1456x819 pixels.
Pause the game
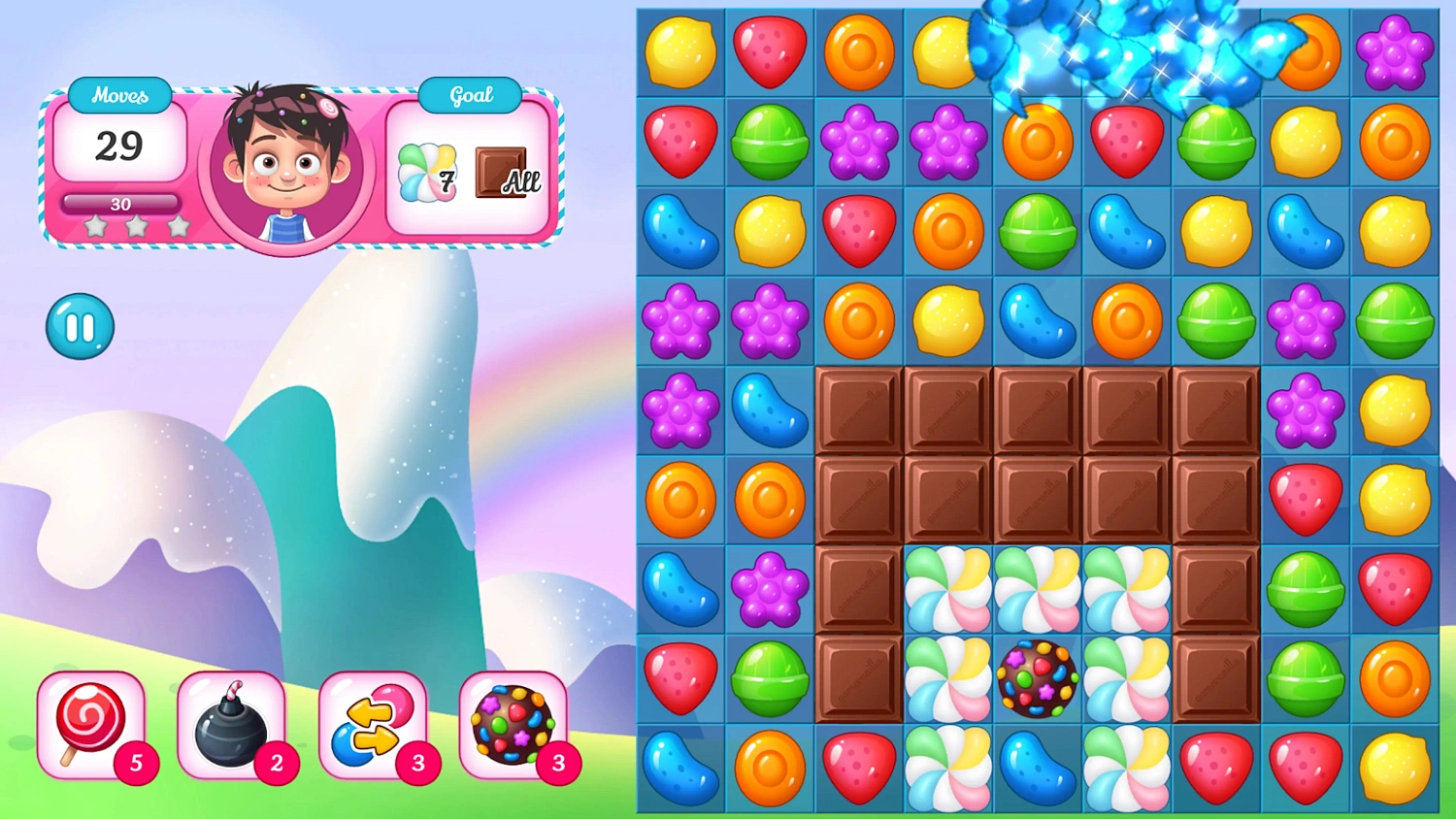pyautogui.click(x=80, y=326)
